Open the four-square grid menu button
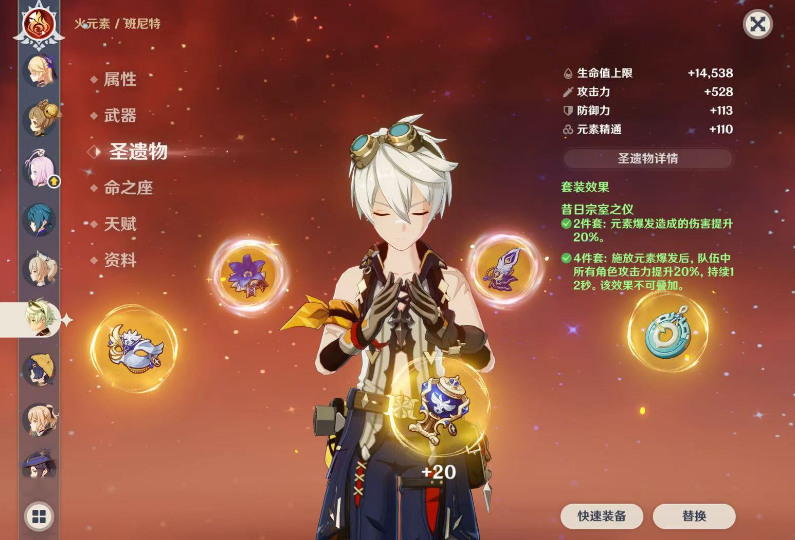 [39, 516]
